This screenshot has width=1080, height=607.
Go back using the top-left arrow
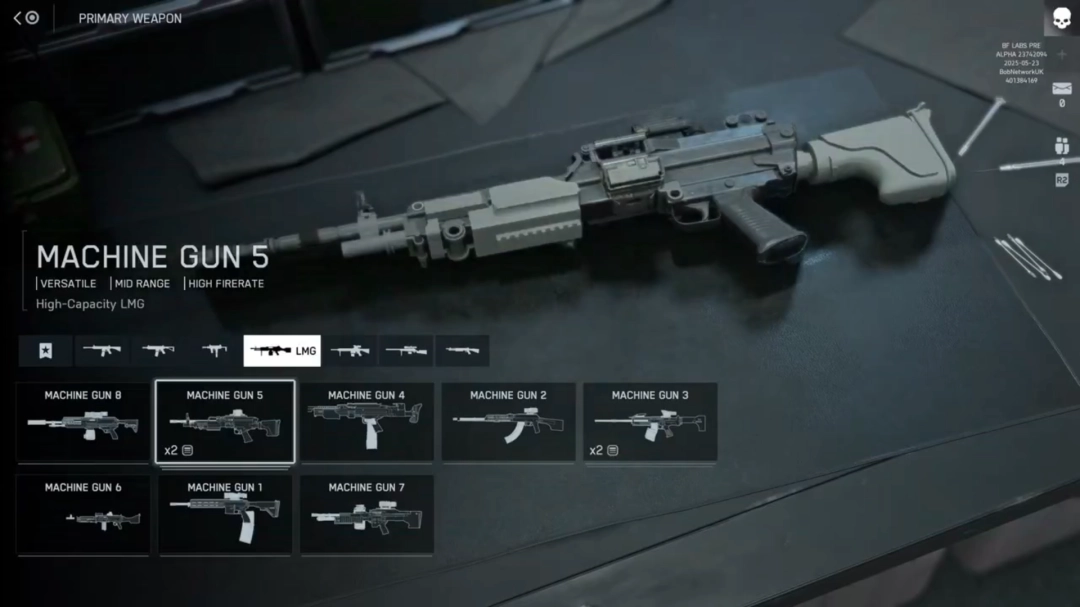pos(18,18)
